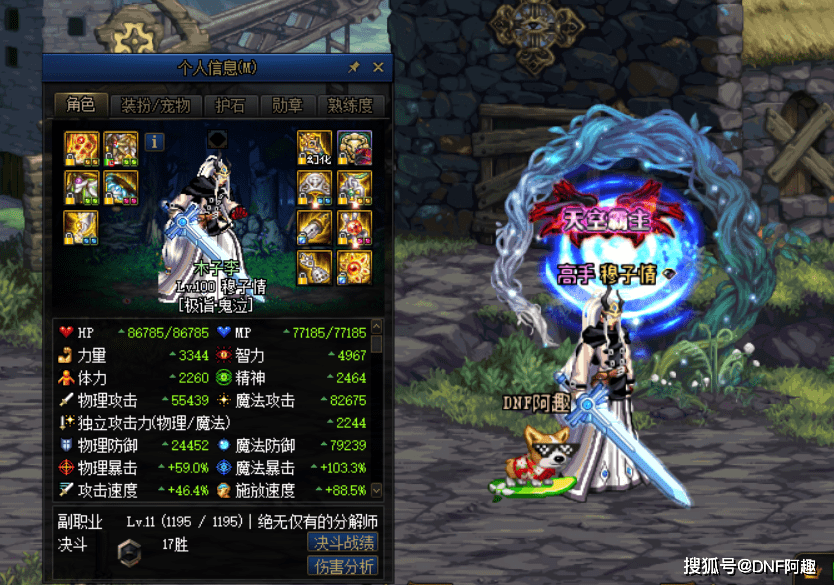Screen dimensions: 834x585
Task: Click the empty black diamond slot above character
Action: click(x=218, y=138)
